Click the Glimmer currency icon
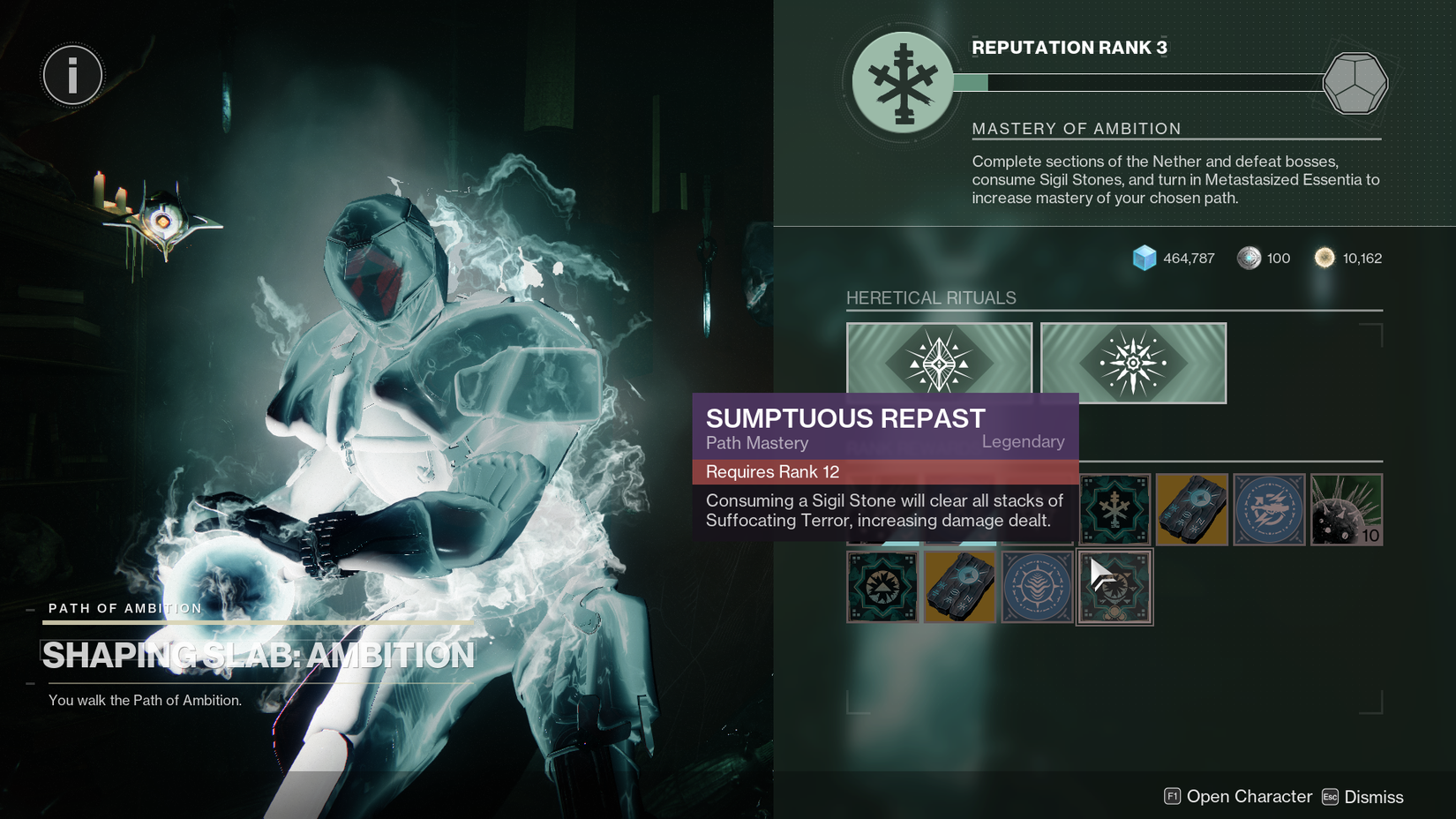The height and width of the screenshot is (819, 1456). (1145, 258)
